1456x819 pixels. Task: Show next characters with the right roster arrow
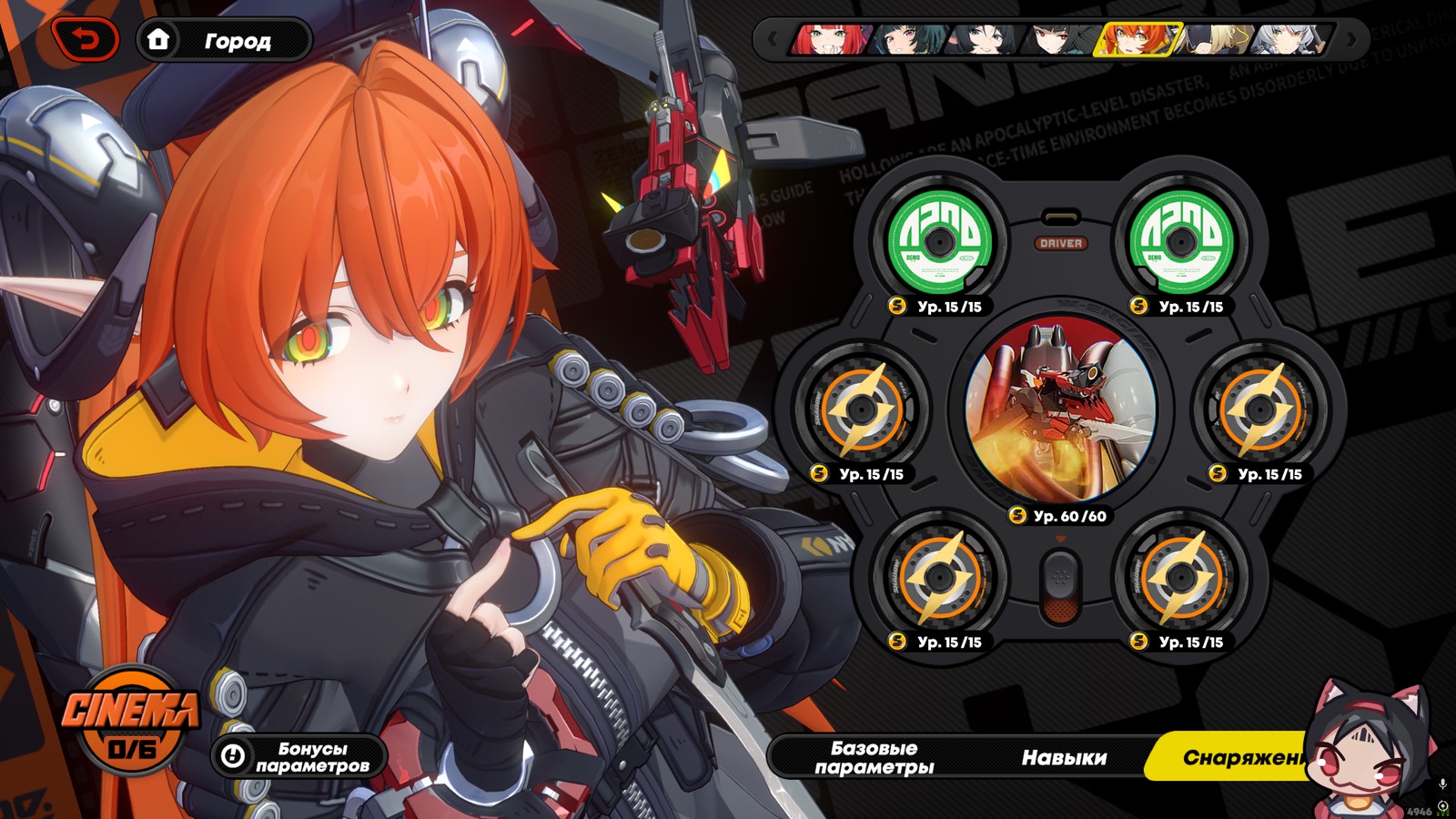(x=1351, y=40)
